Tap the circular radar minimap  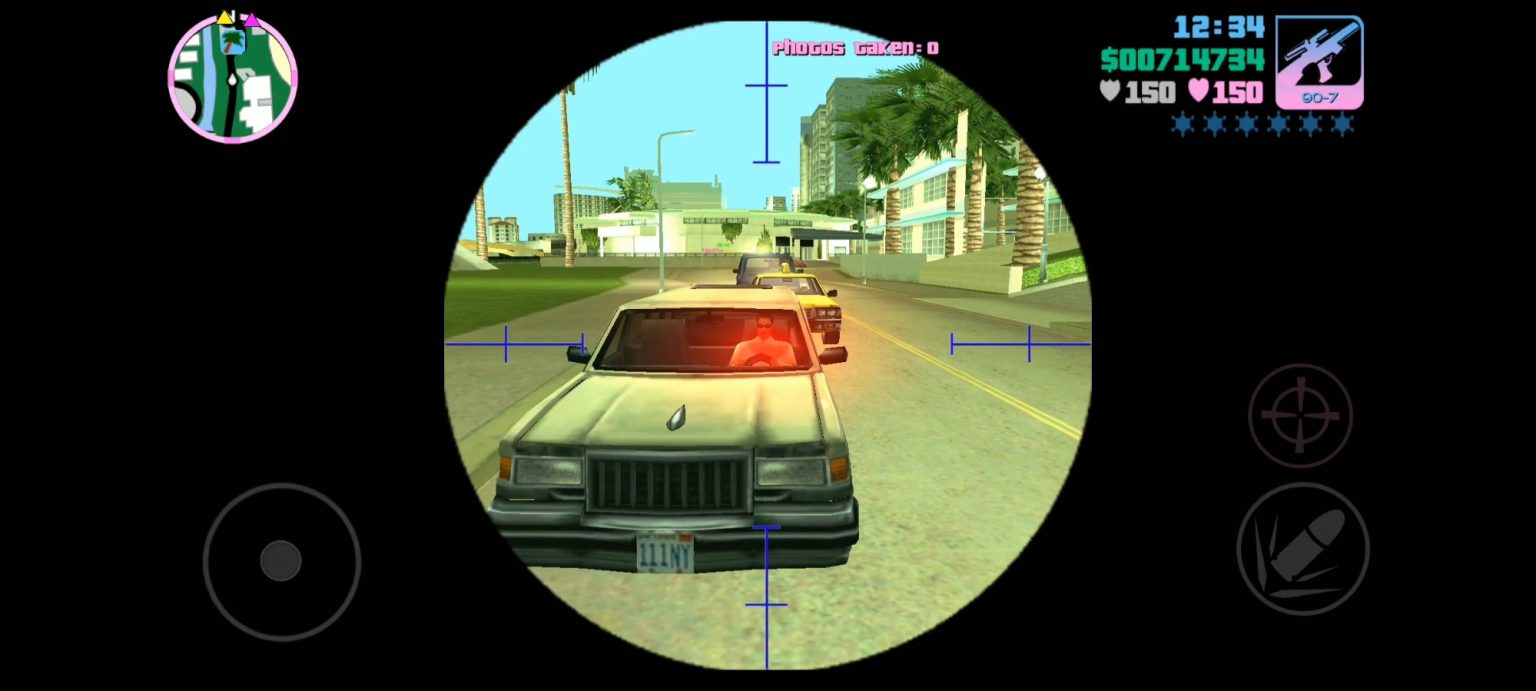pyautogui.click(x=233, y=79)
